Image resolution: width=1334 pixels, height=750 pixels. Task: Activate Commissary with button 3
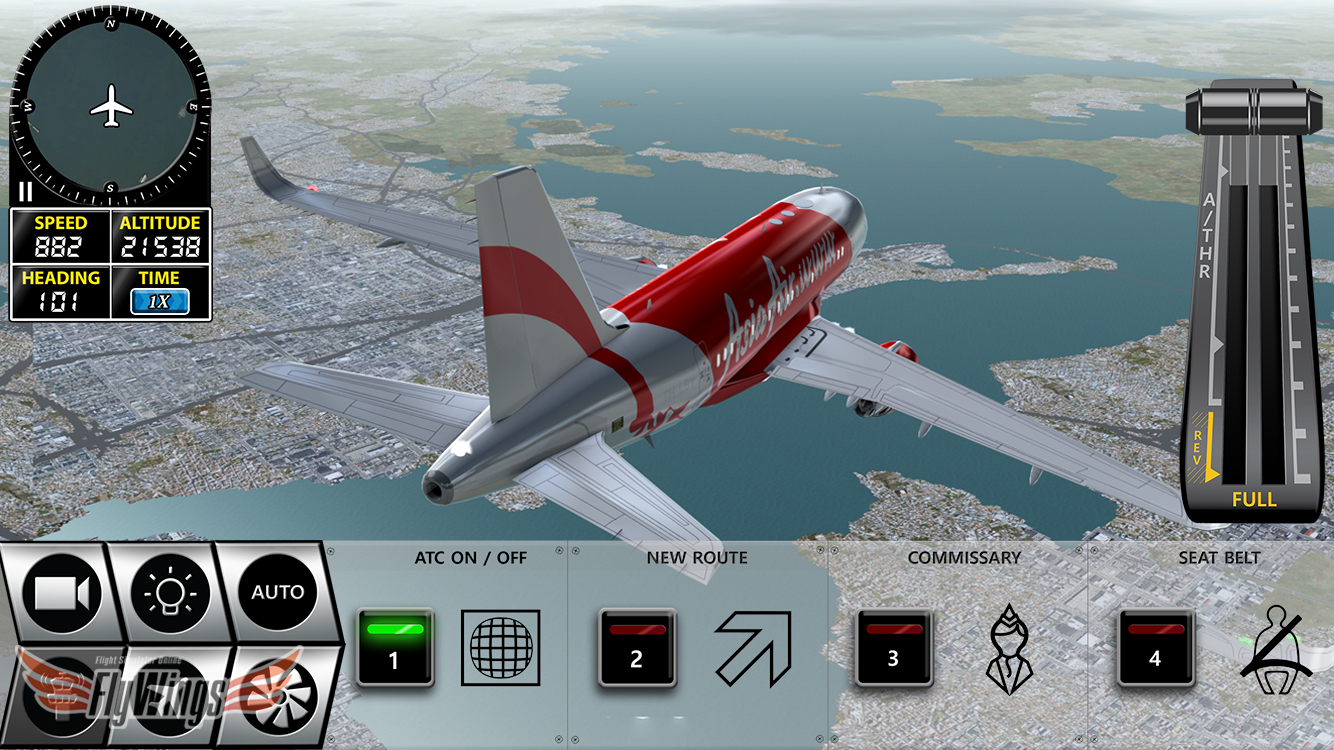[893, 647]
